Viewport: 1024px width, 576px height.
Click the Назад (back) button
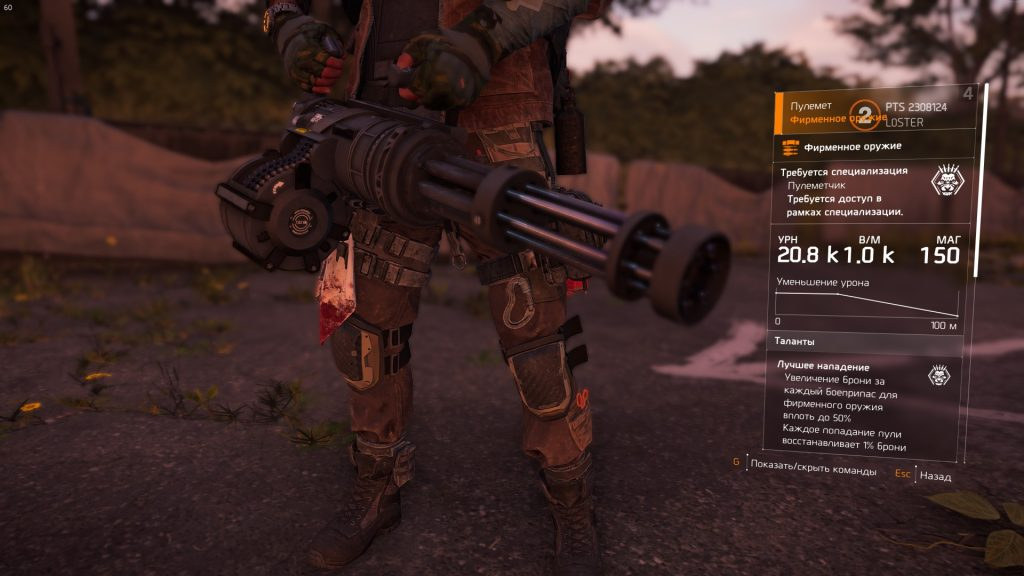[x=934, y=476]
